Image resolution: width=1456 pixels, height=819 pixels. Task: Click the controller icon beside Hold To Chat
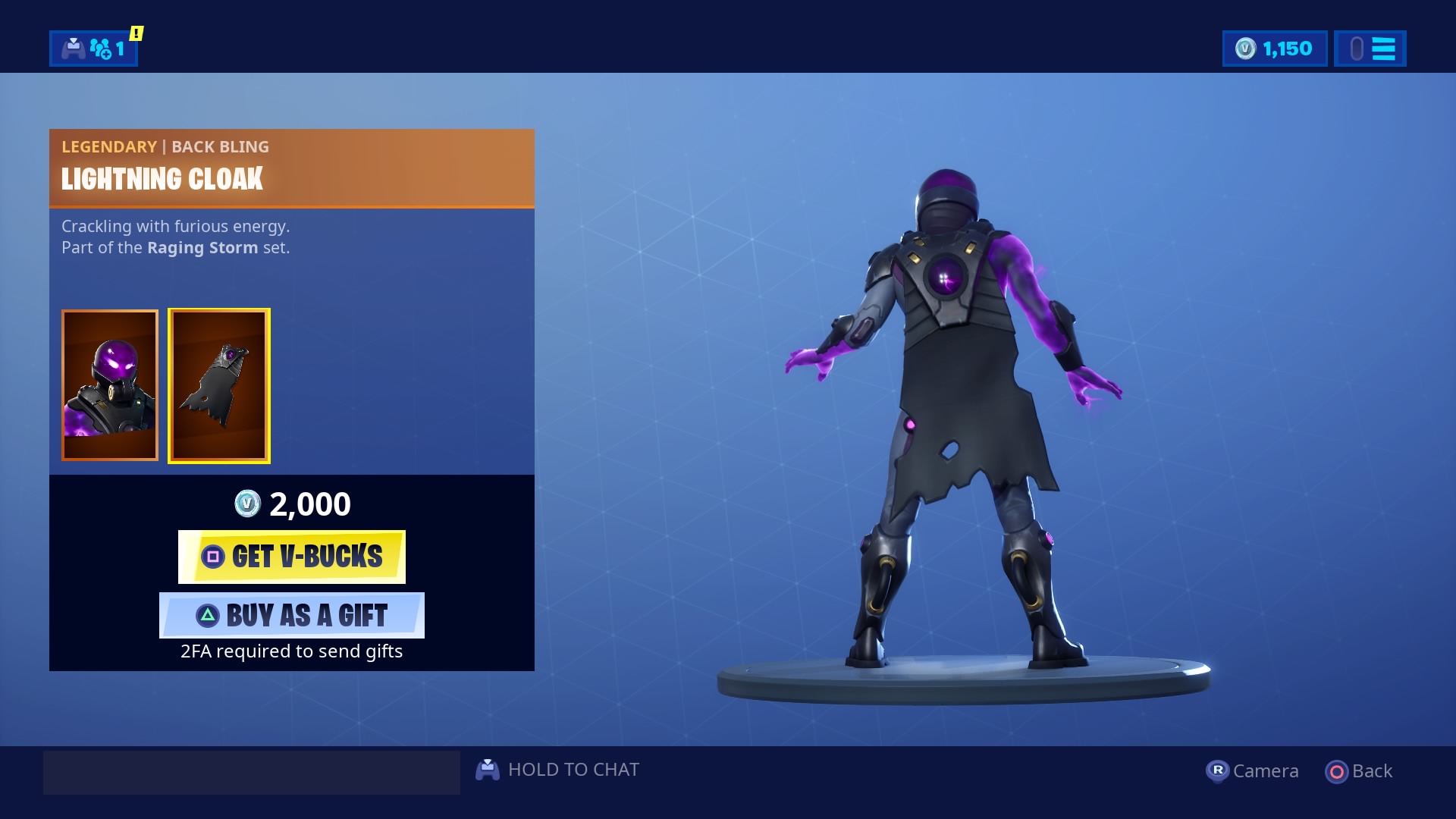click(x=489, y=769)
